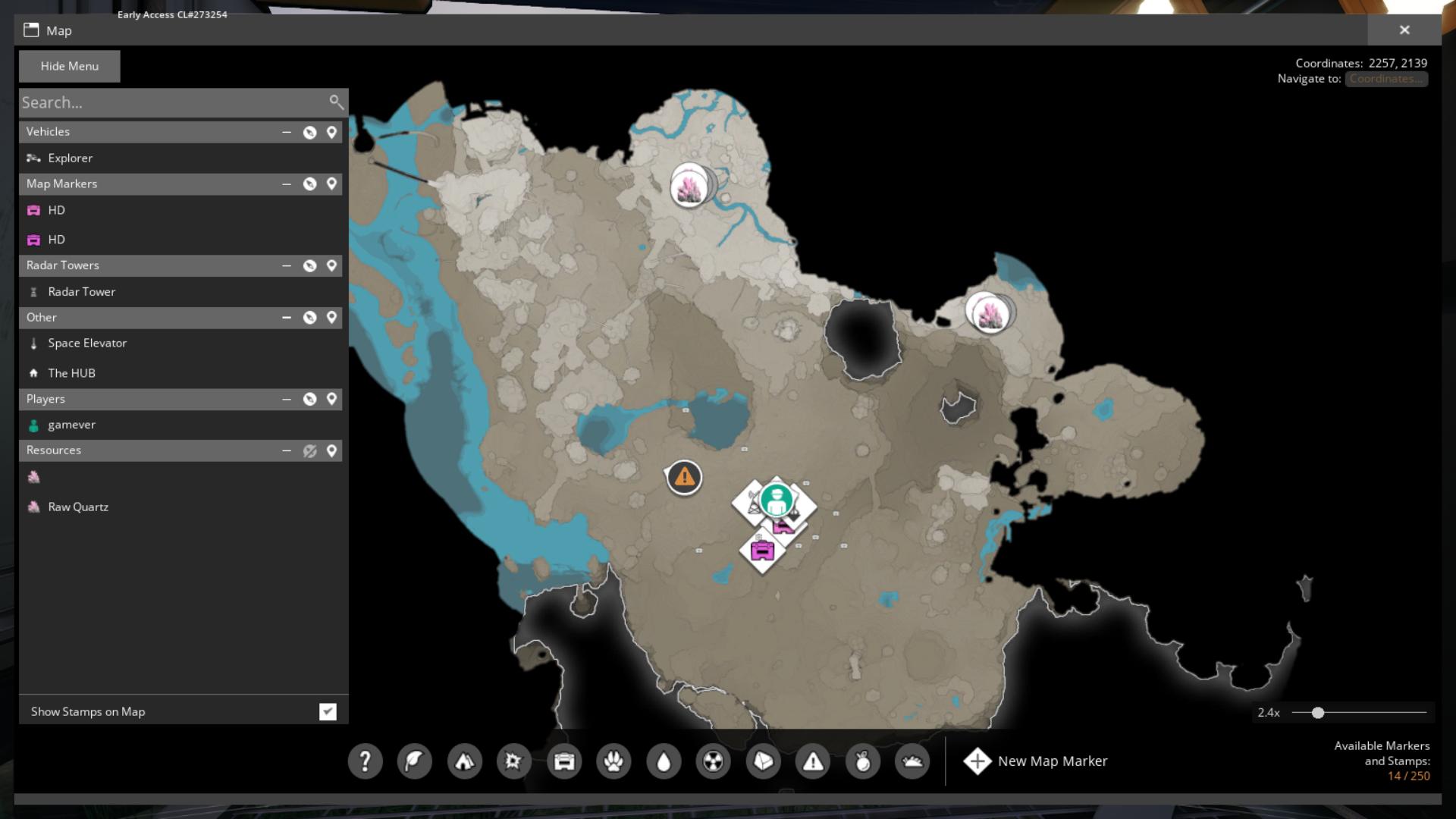Image resolution: width=1456 pixels, height=819 pixels.
Task: Collapse the Other category
Action: [x=287, y=317]
